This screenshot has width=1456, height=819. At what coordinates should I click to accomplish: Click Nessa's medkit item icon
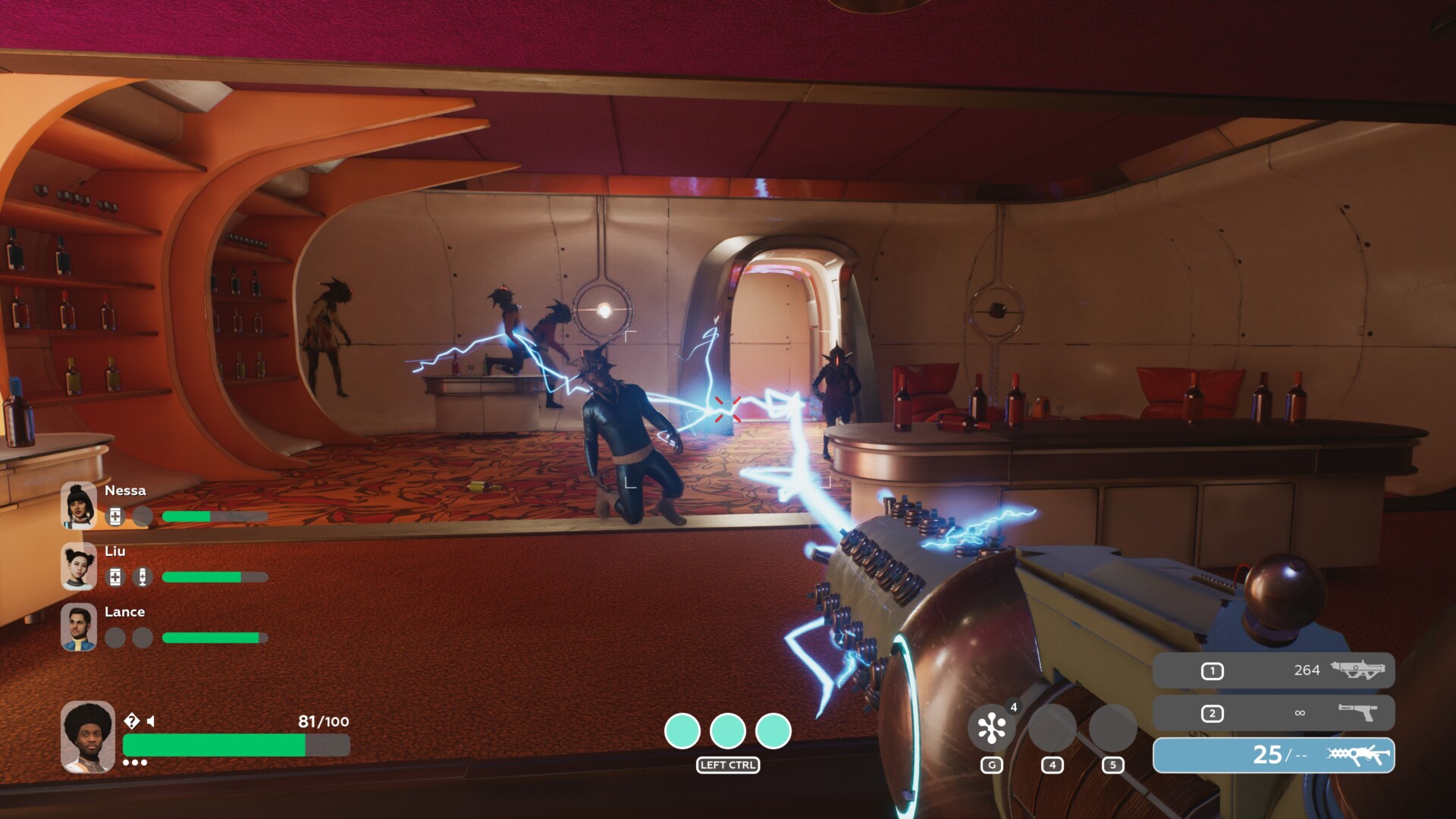[115, 516]
